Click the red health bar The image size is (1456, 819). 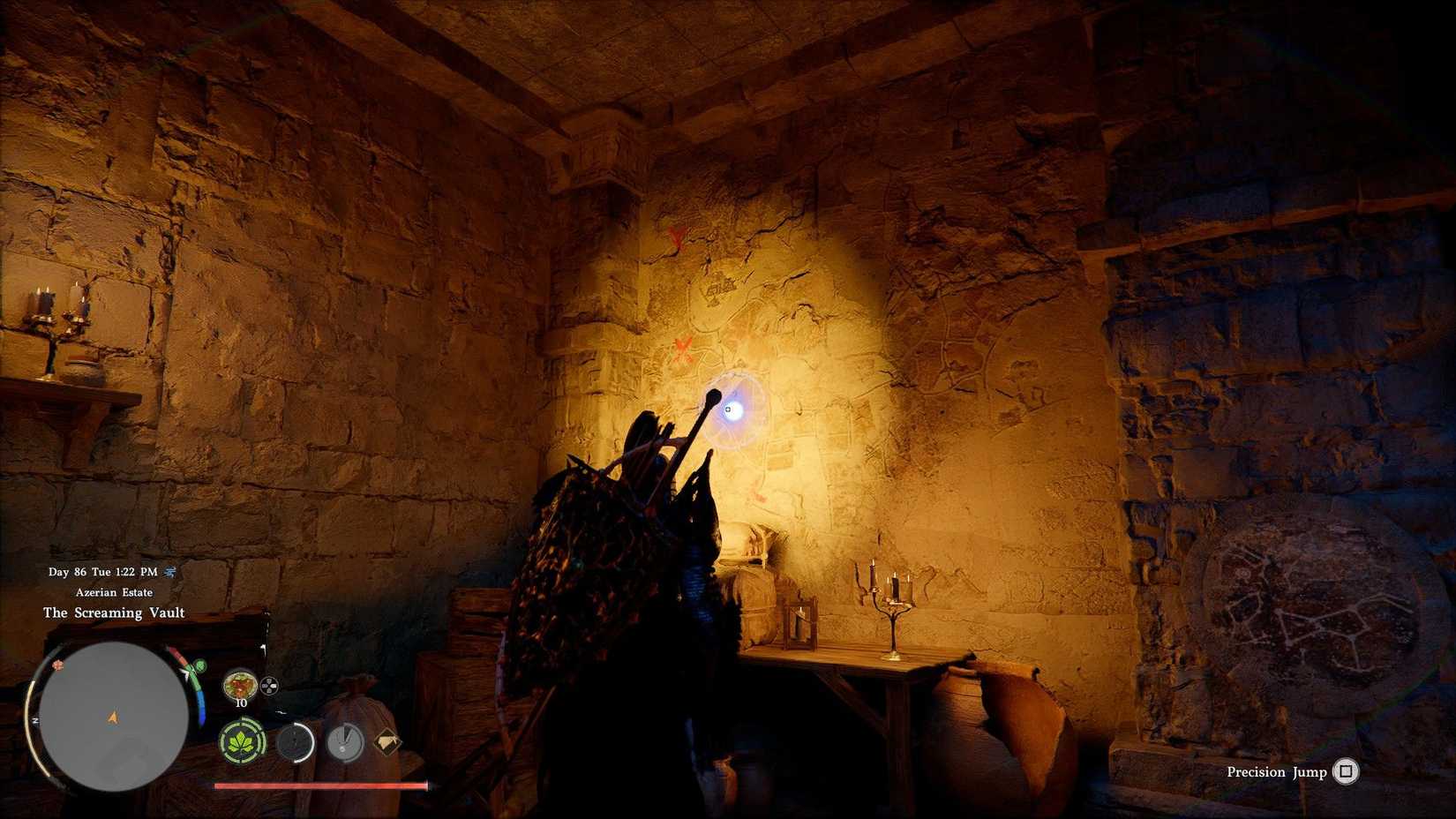pos(319,784)
